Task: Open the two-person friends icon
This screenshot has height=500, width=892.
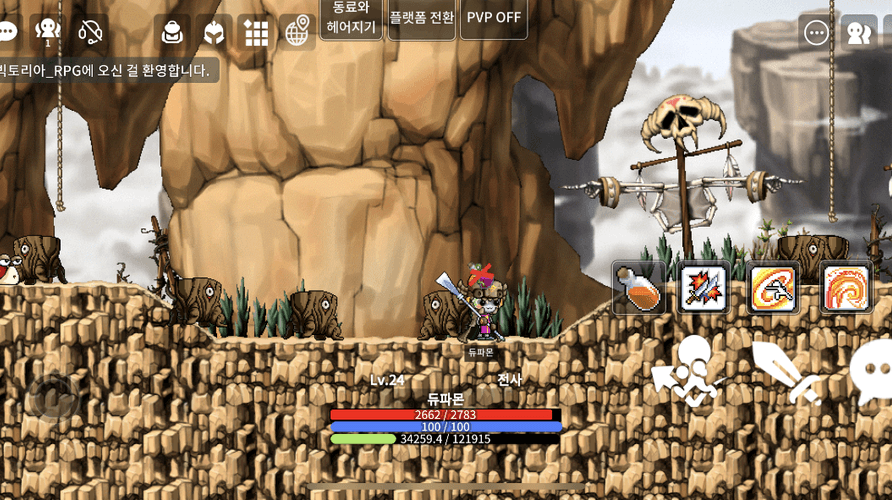Action: 859,32
